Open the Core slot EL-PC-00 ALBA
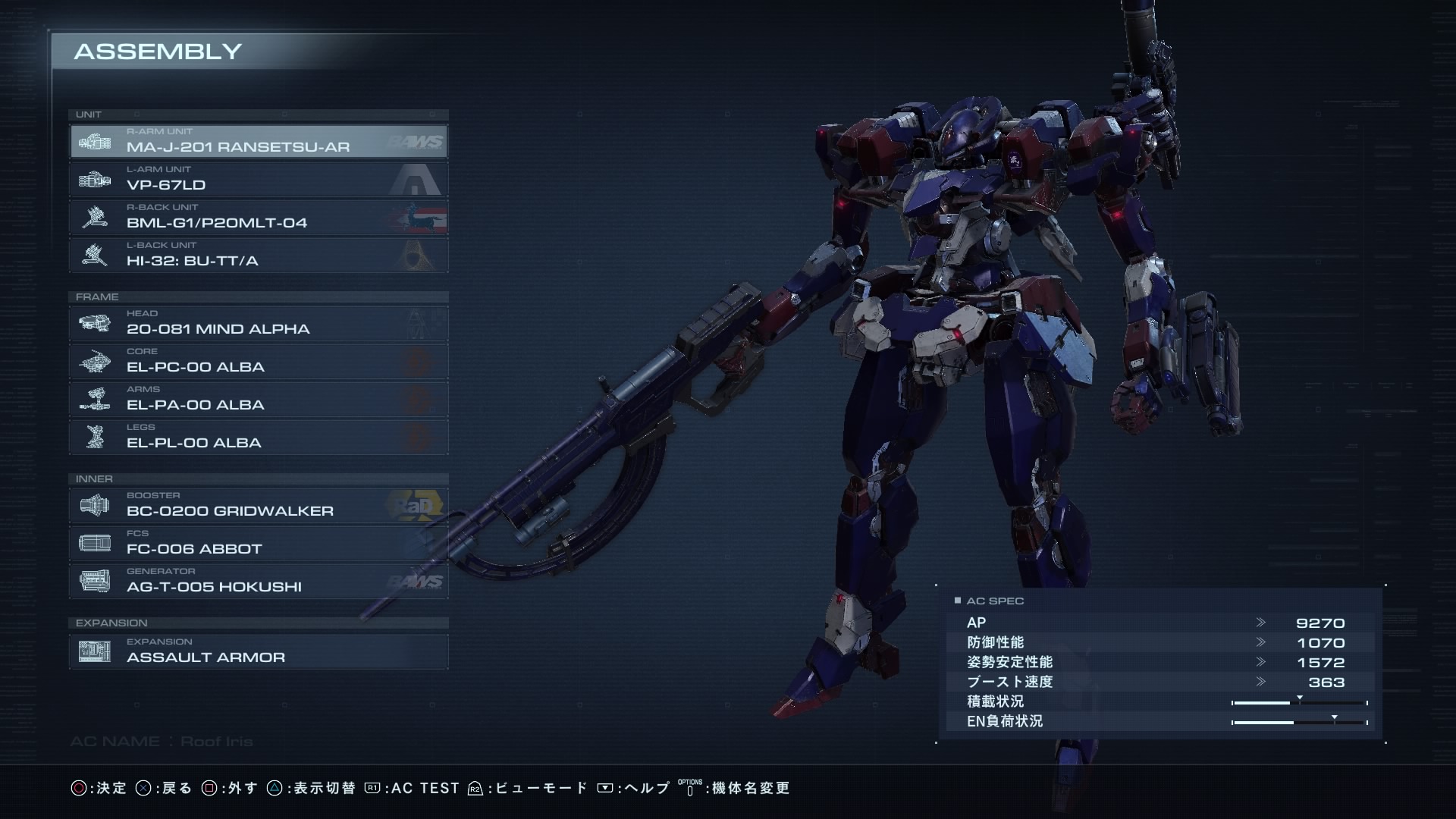Screen dimensions: 1456x819 259,361
